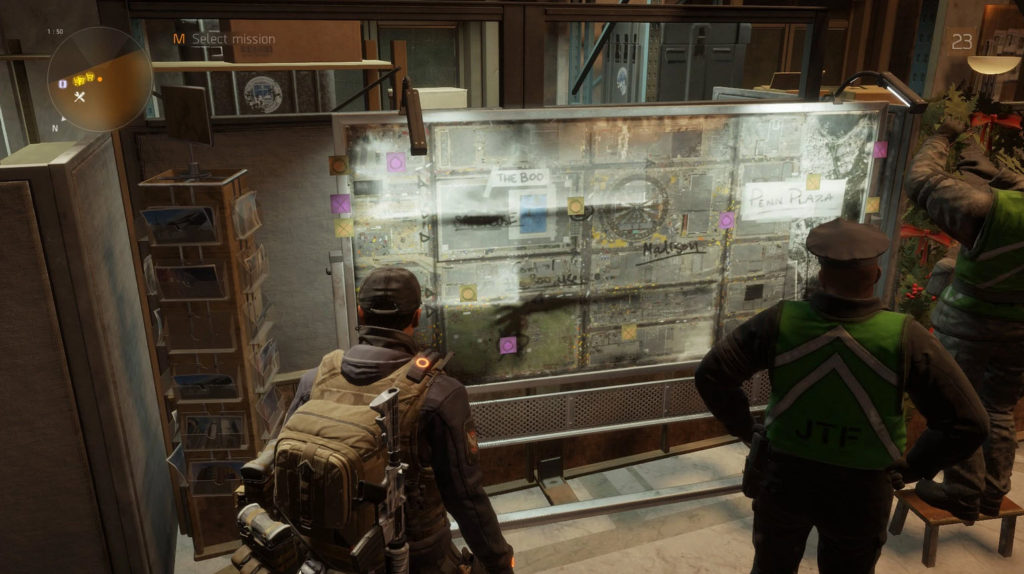
Task: Click the purple marker on the minimap
Action: click(x=64, y=83)
